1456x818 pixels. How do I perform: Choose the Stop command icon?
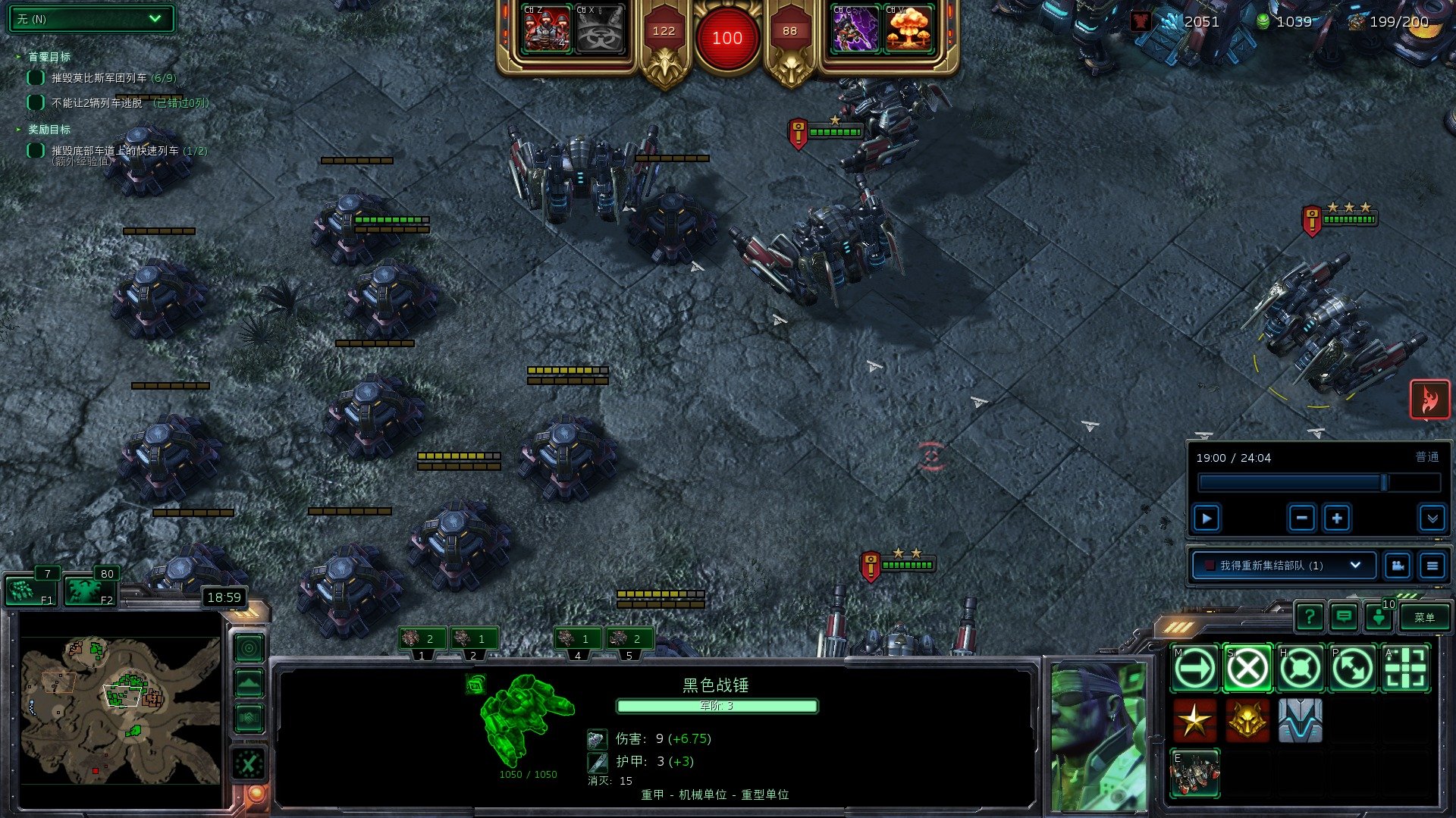(x=1247, y=669)
